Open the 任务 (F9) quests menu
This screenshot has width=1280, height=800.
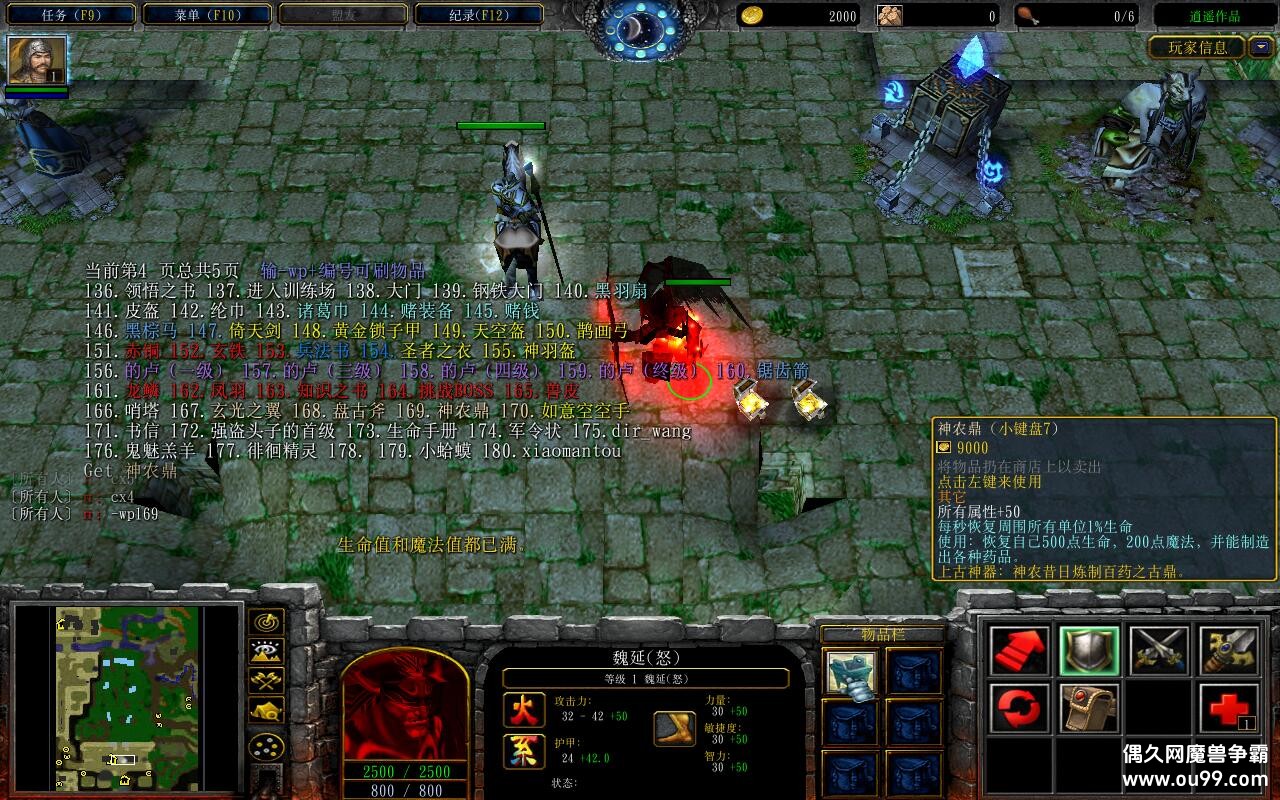71,15
